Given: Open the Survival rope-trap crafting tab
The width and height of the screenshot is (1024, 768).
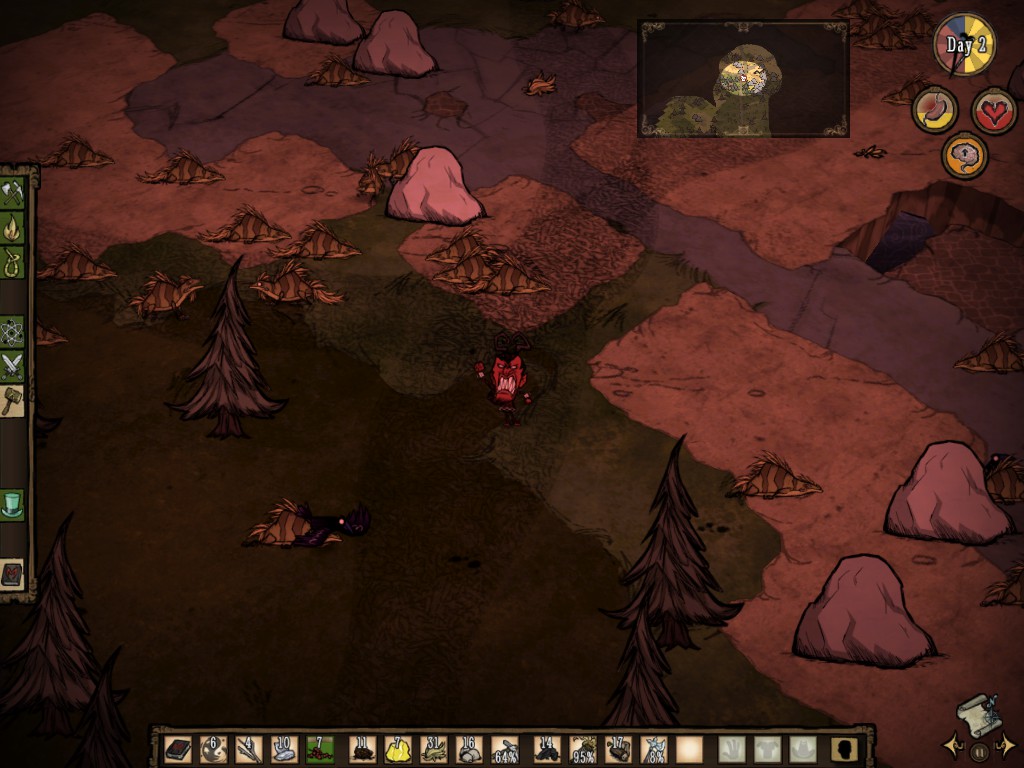Looking at the screenshot, I should 12,263.
